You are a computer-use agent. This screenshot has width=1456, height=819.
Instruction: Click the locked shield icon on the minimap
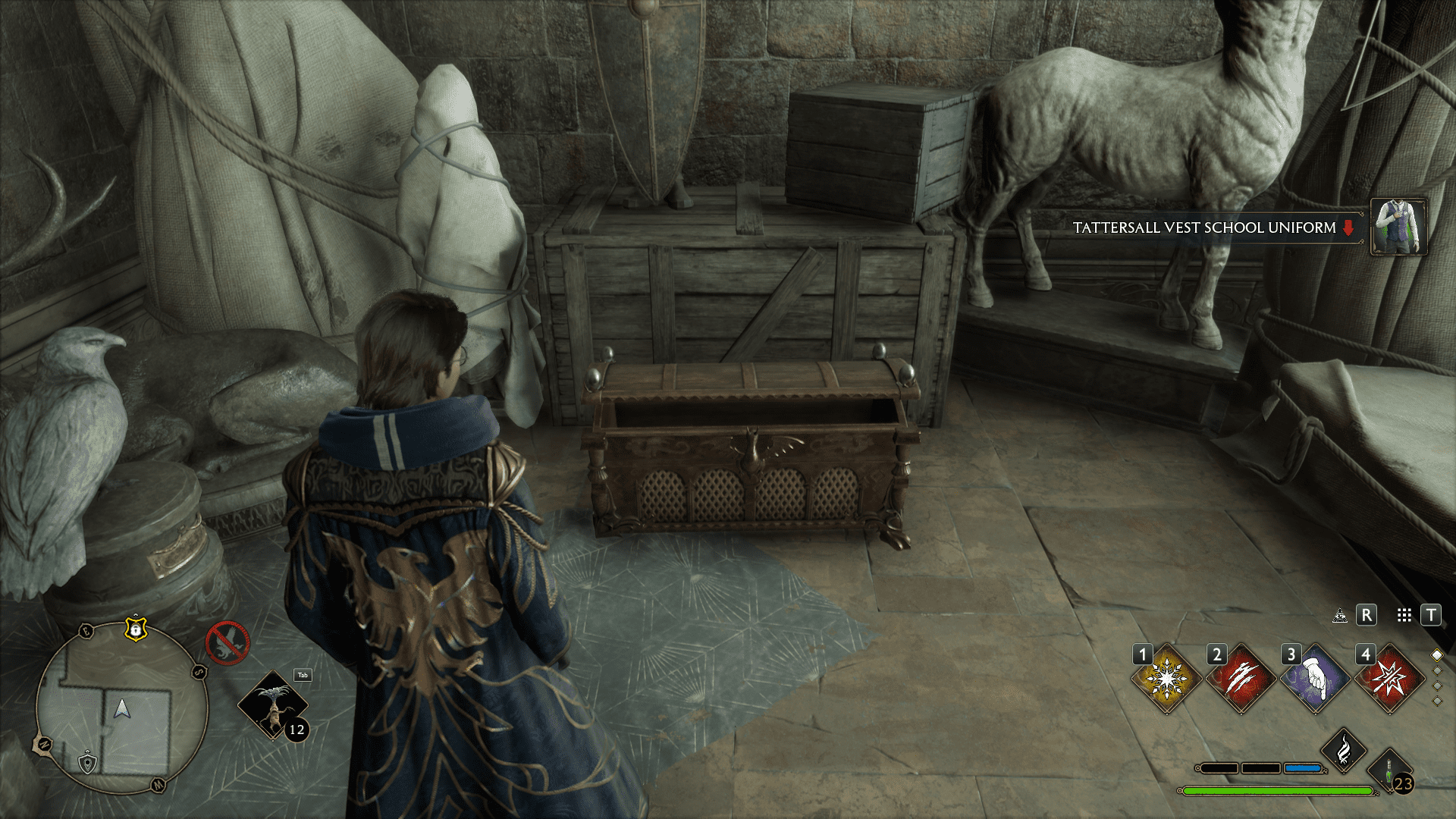click(x=136, y=629)
